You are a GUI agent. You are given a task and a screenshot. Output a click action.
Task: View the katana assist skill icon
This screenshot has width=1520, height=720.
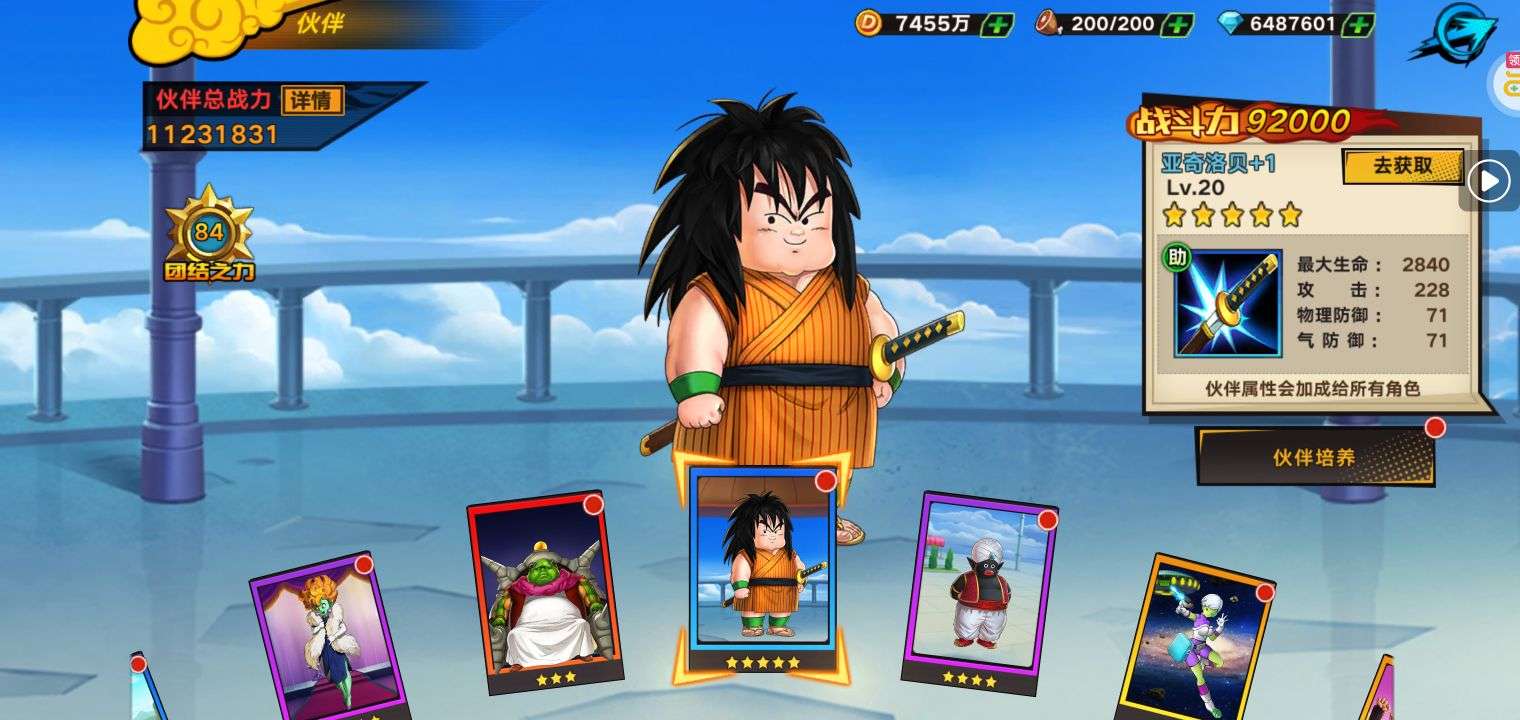tap(1228, 304)
